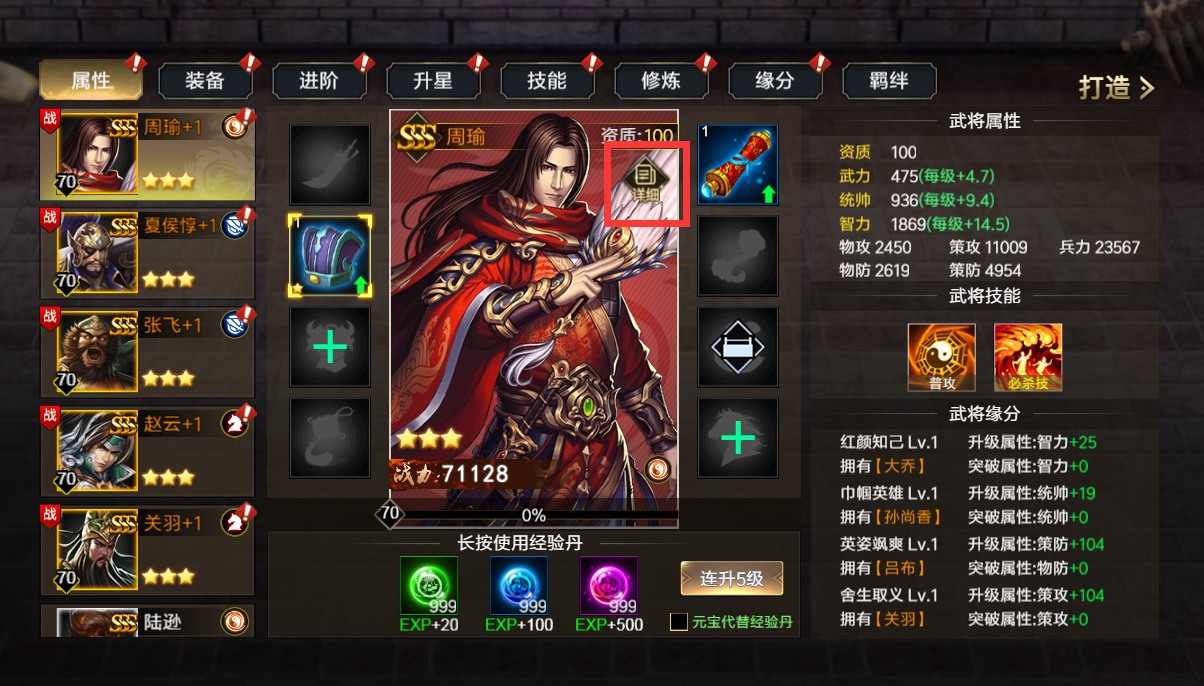1204x686 pixels.
Task: Select hero 赵云 from the list
Action: tap(147, 451)
